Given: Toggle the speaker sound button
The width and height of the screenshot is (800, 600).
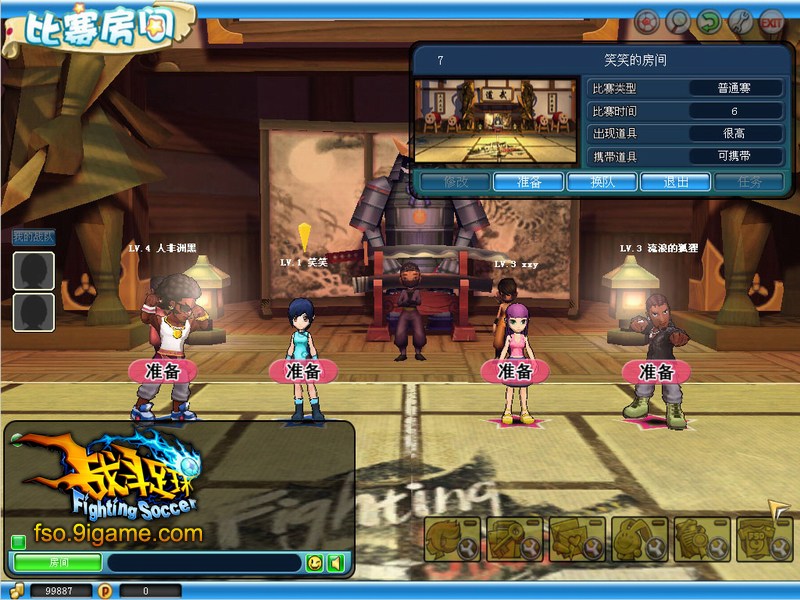Looking at the screenshot, I should click(336, 563).
